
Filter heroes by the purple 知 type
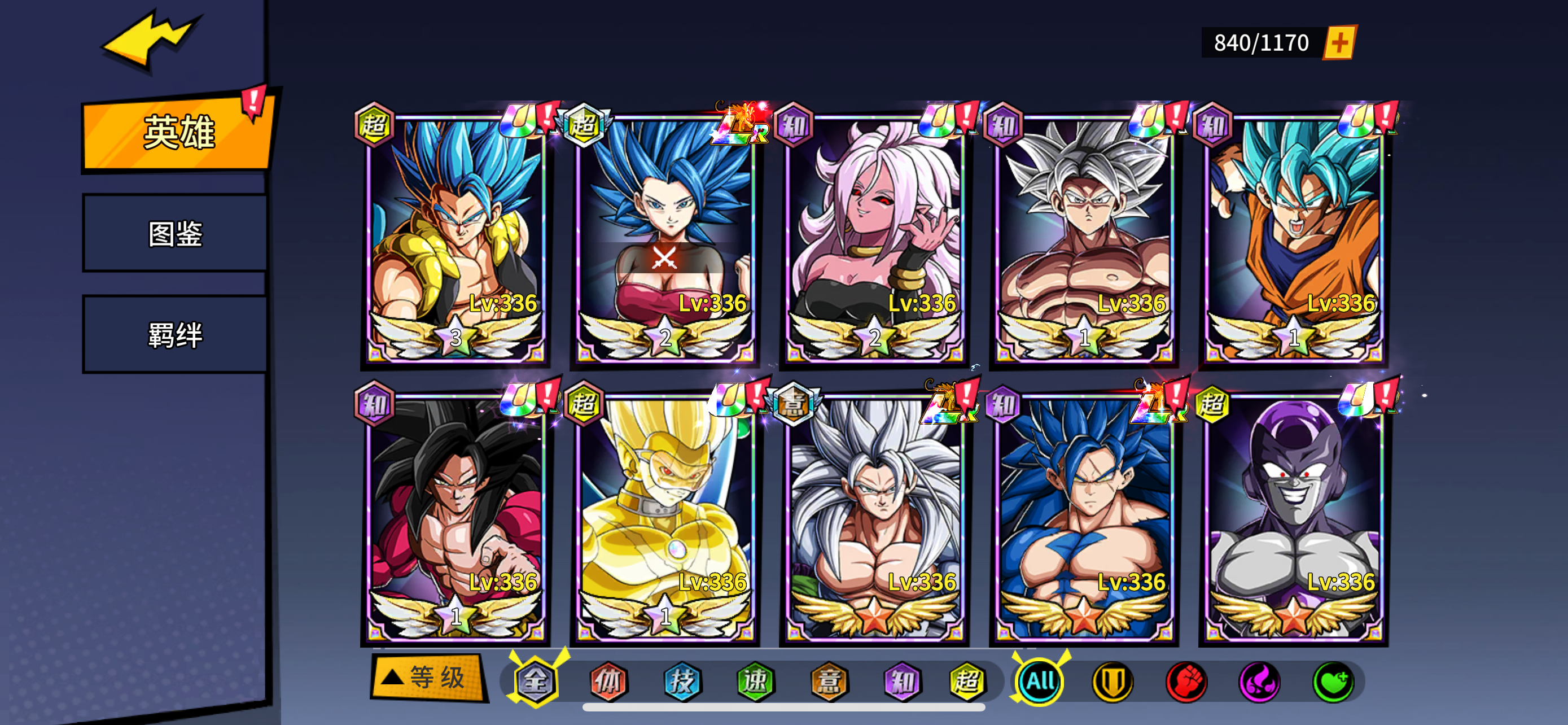point(901,681)
